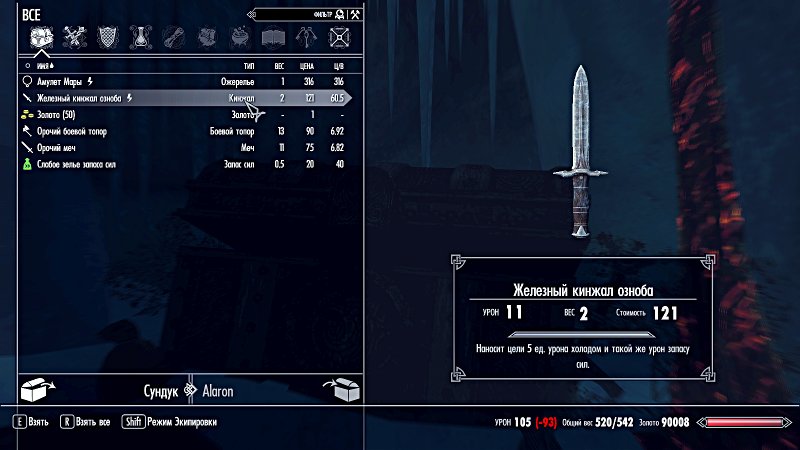
Task: Show the Ingredients cauldron category
Action: (x=241, y=38)
